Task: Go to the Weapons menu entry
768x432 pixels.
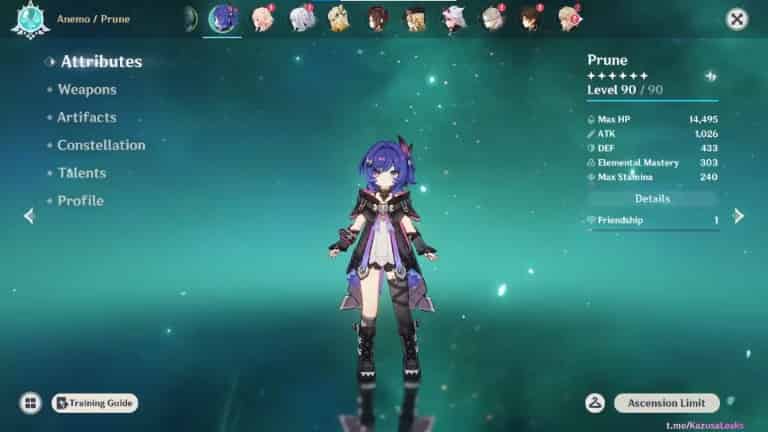Action: 86,90
